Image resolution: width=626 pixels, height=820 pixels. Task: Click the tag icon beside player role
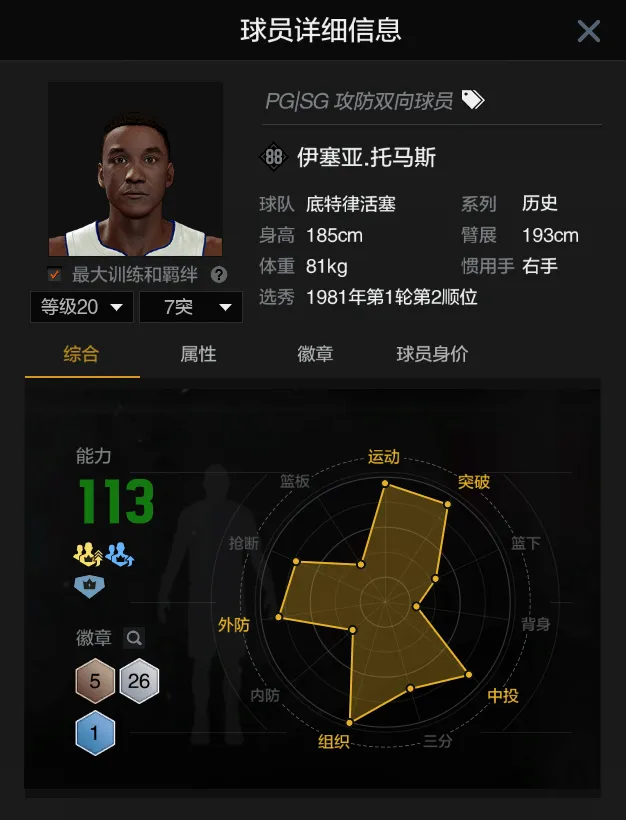473,100
